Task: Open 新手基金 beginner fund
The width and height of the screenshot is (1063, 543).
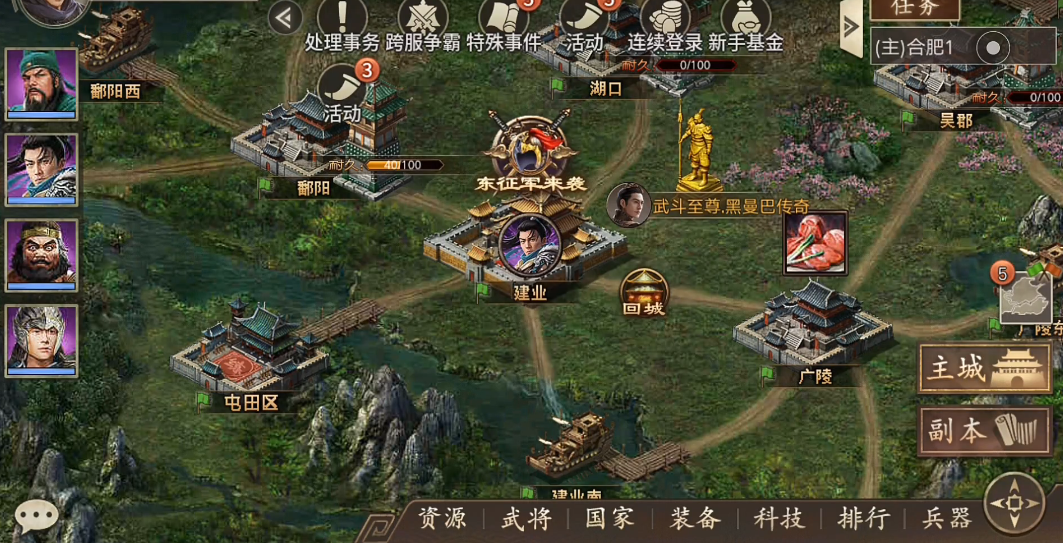Action: (x=745, y=23)
